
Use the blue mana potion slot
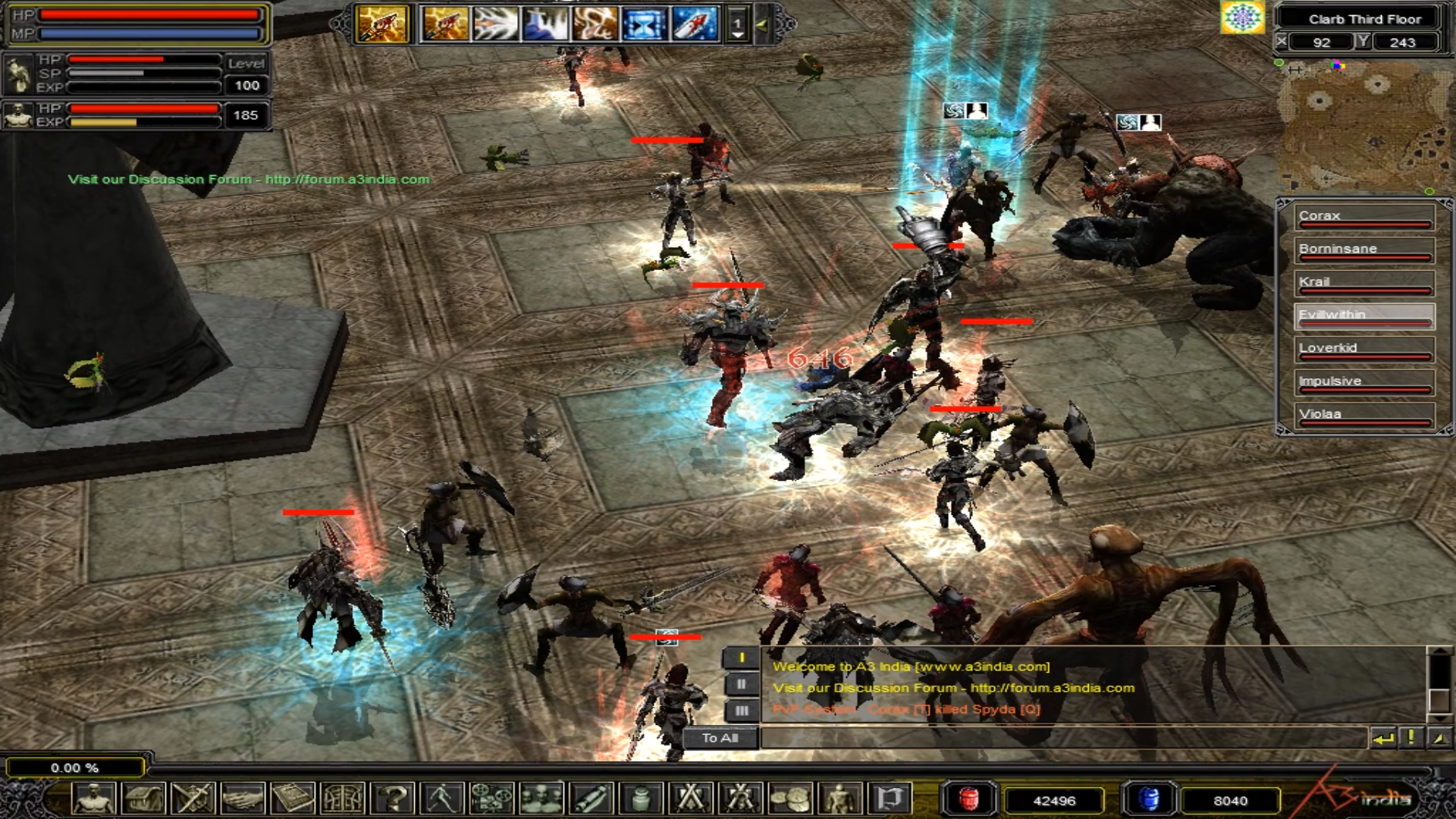1149,799
